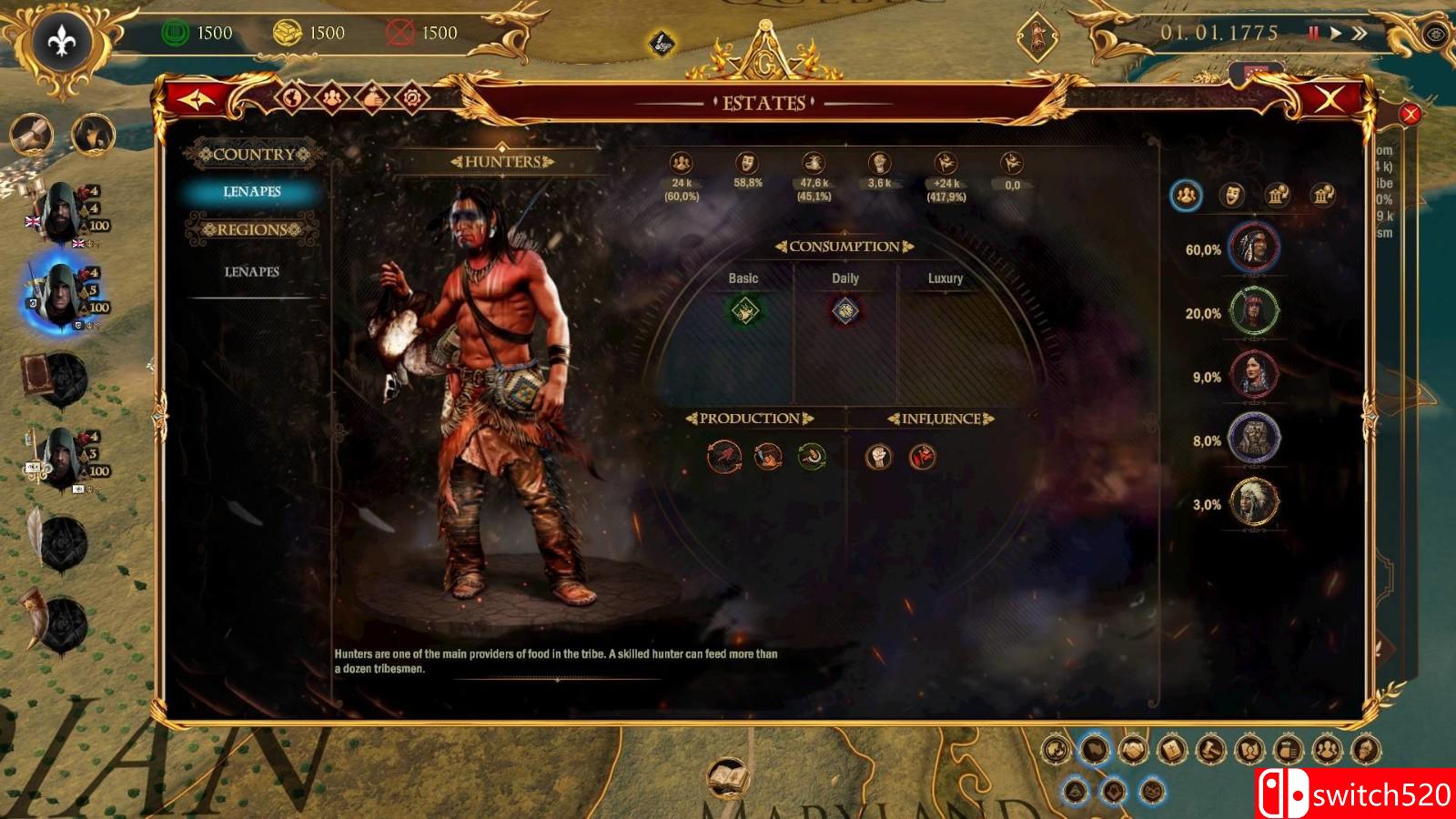This screenshot has height=819, width=1456.
Task: Pick the 9,0% woman estate portrait
Action: [x=1254, y=375]
